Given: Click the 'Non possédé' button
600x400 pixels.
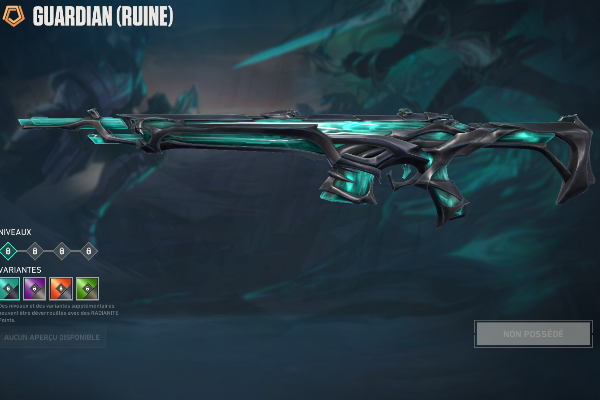Looking at the screenshot, I should tap(533, 333).
